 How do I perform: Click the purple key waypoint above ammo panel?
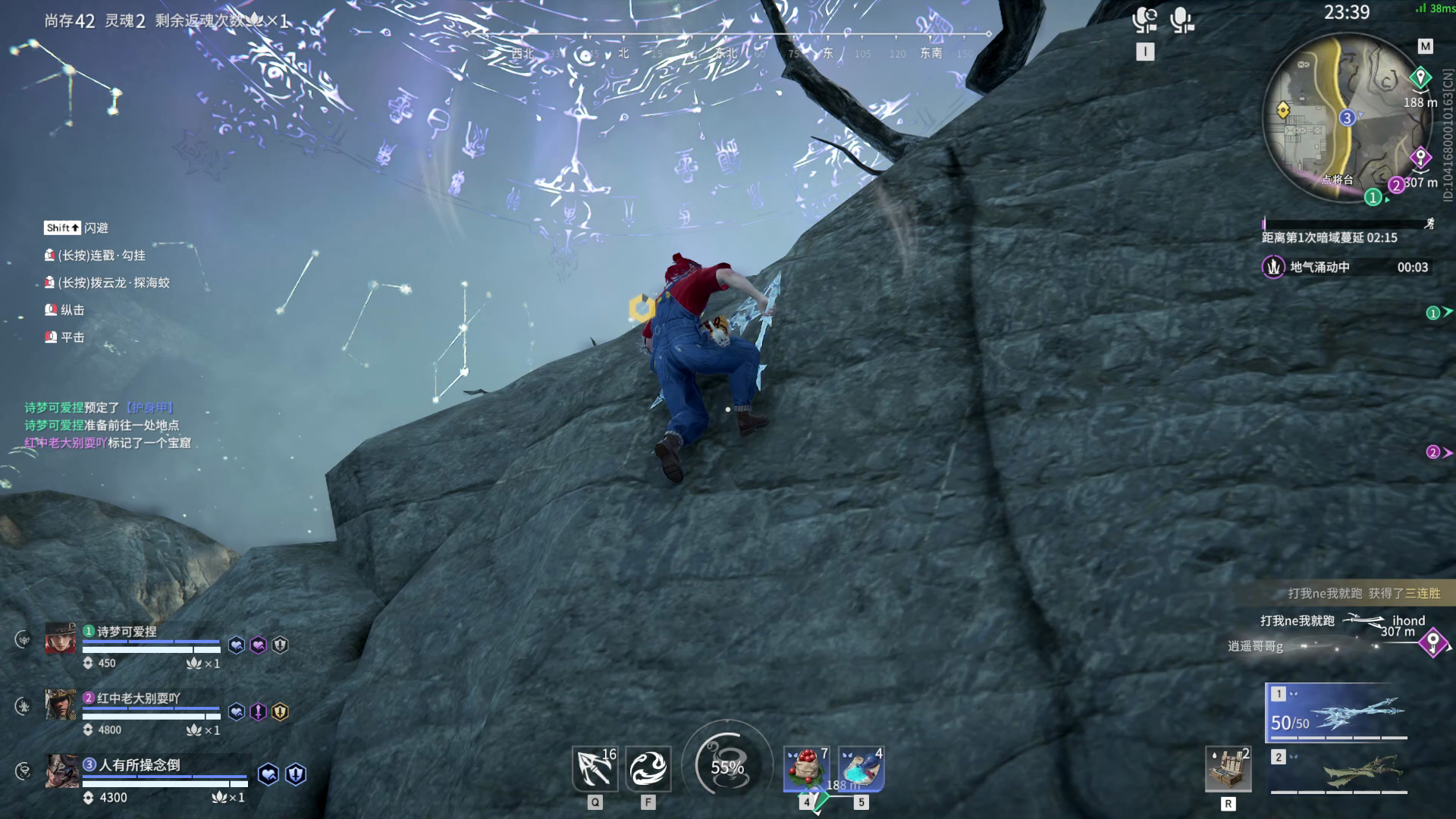(1432, 643)
